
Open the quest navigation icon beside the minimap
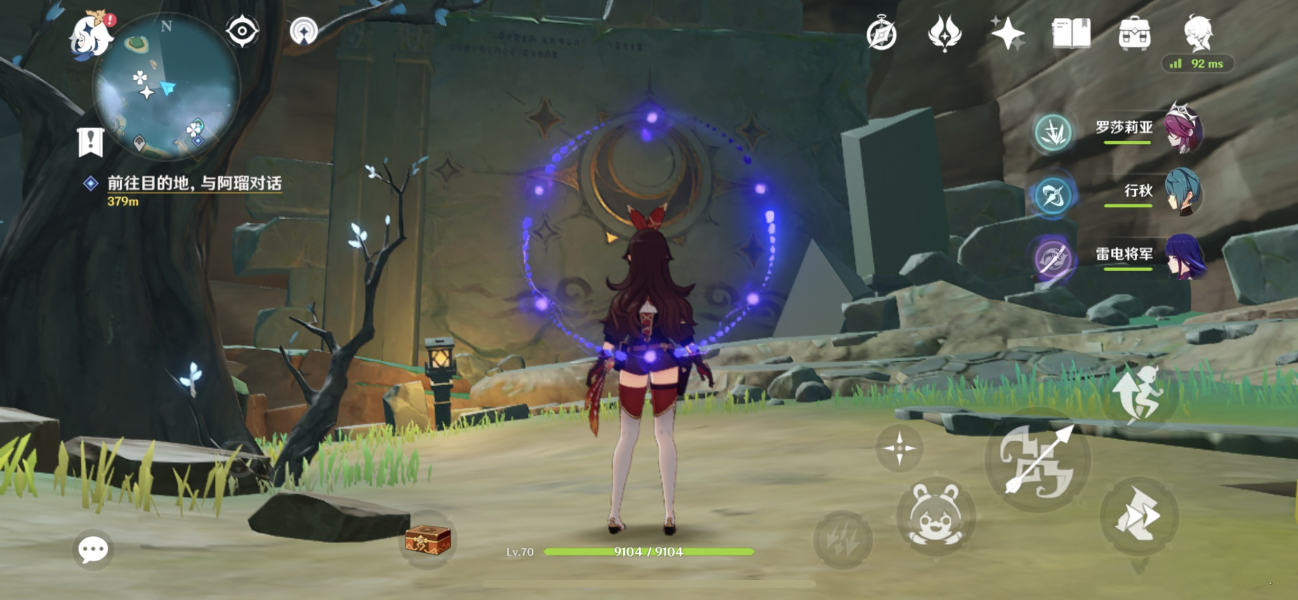[304, 31]
